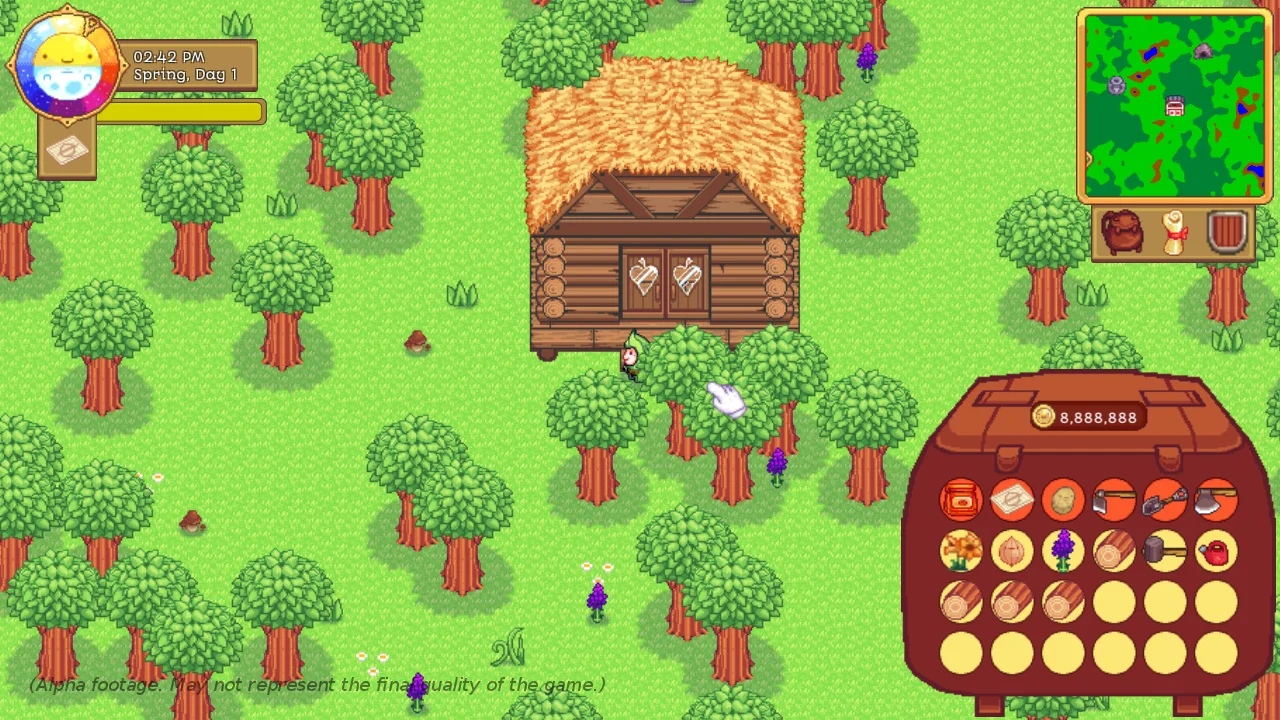Select the potato item in the inventory
The image size is (1280, 720).
click(x=1062, y=500)
